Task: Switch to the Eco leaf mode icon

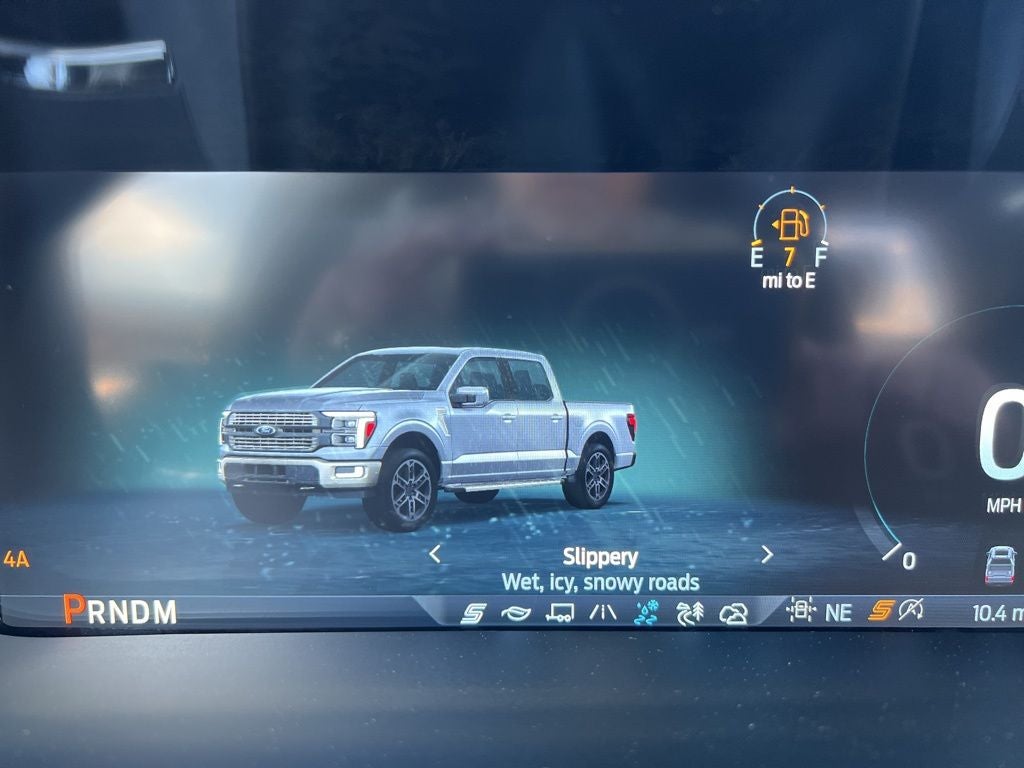Action: pos(516,613)
